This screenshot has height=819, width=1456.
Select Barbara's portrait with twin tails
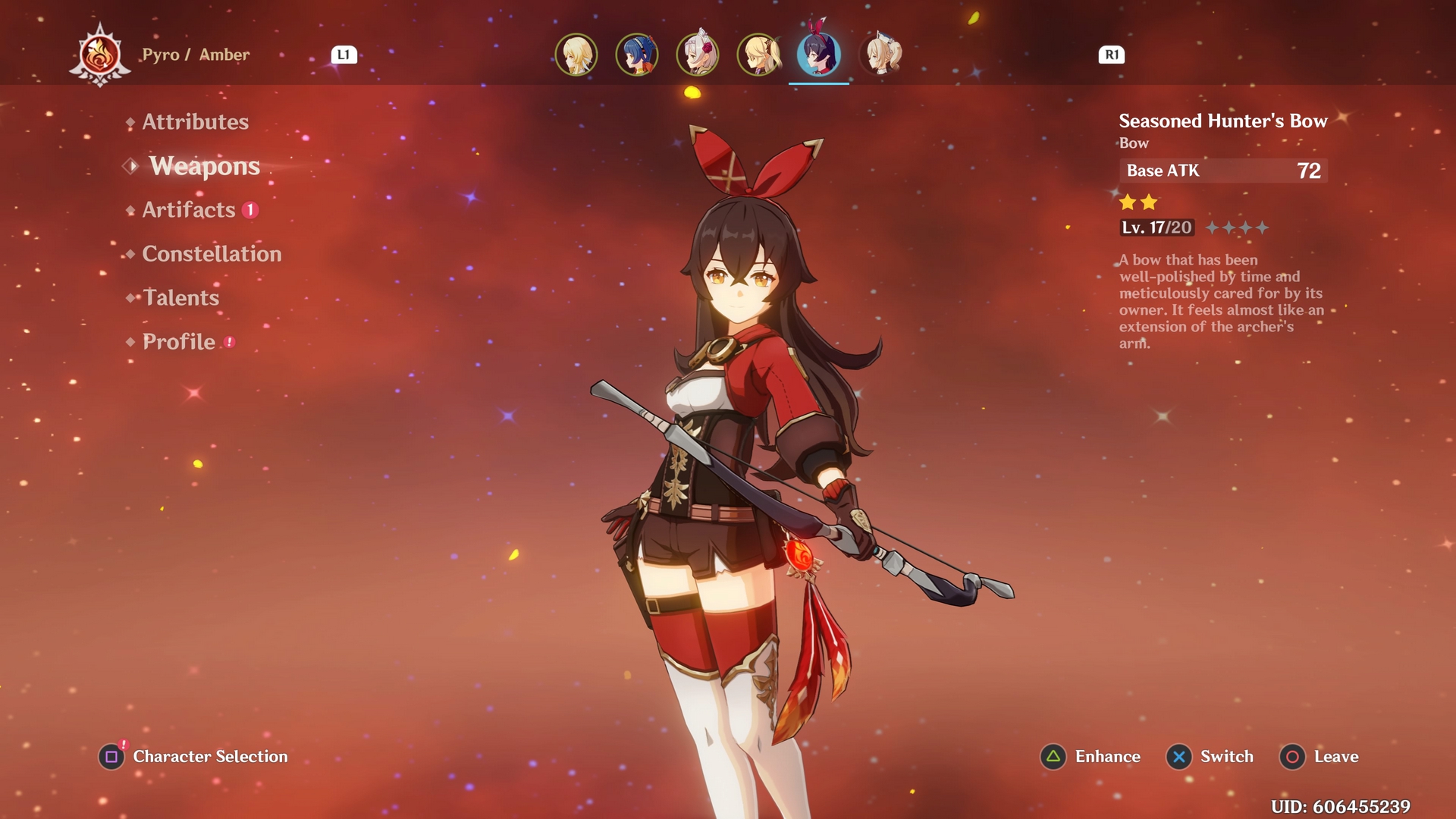[881, 55]
